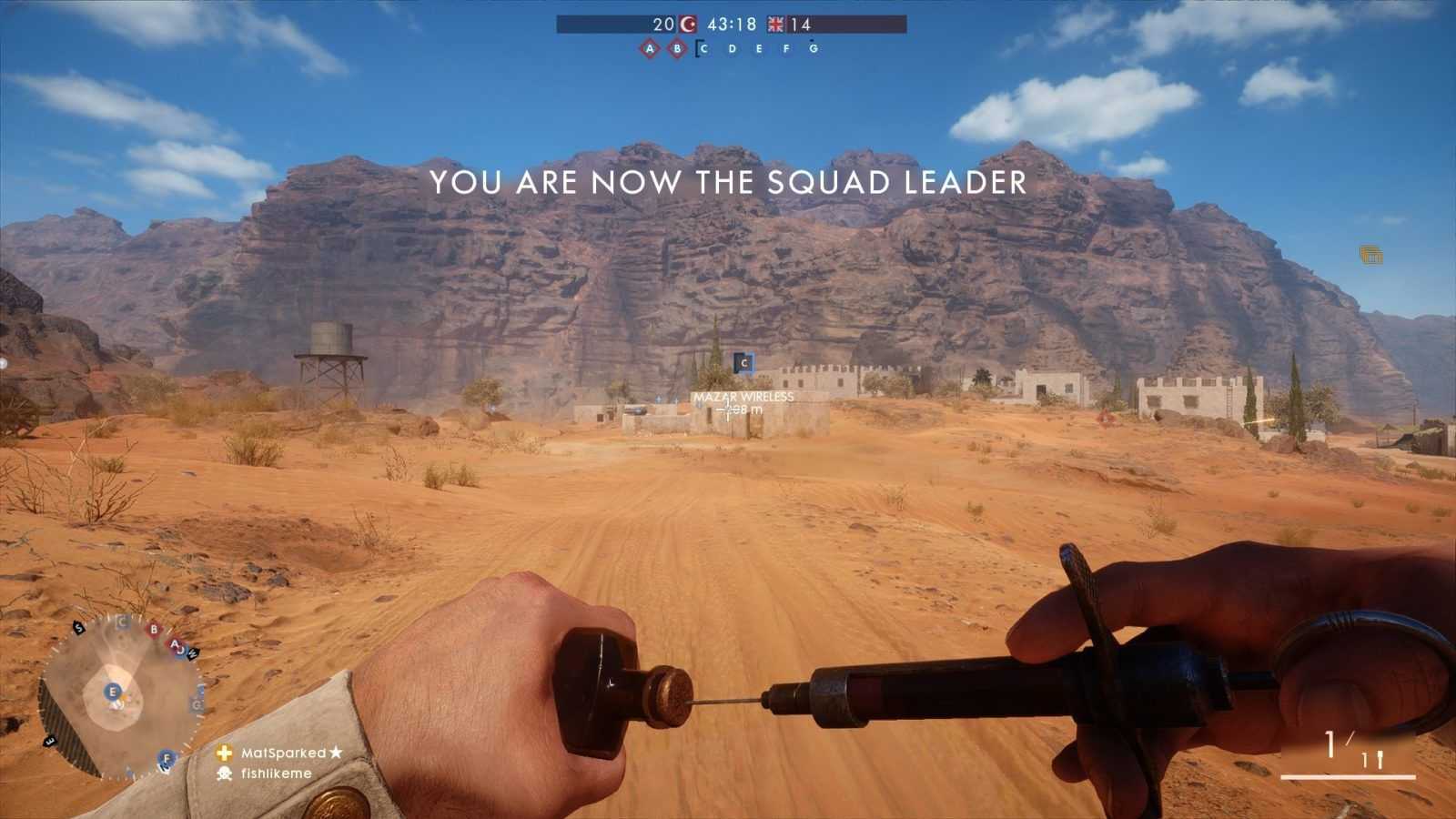Viewport: 1456px width, 819px height.
Task: Mark the blue F flag on the minimap
Action: tap(166, 758)
